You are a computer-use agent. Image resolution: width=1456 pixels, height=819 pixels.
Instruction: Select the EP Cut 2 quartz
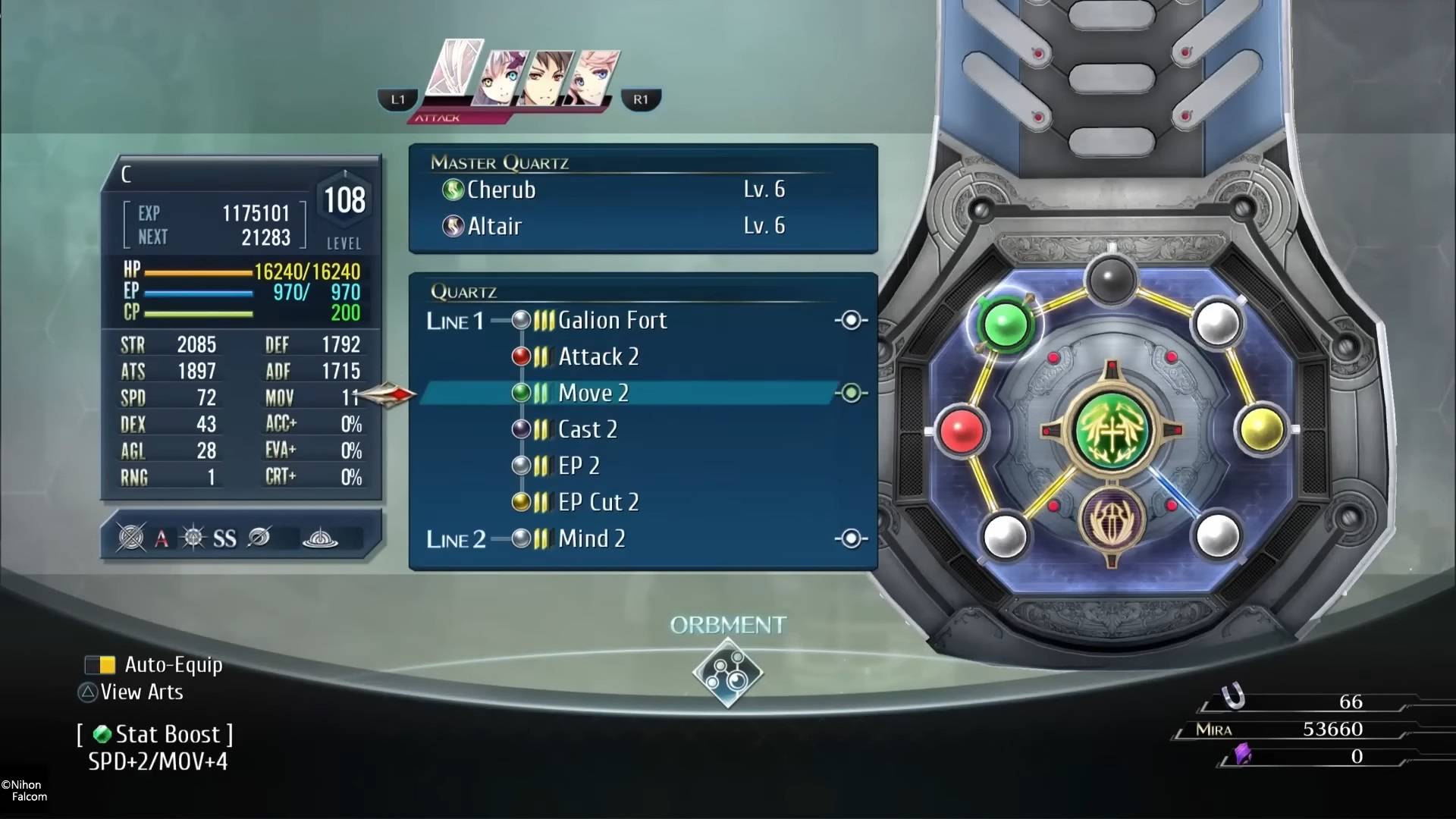tap(598, 502)
